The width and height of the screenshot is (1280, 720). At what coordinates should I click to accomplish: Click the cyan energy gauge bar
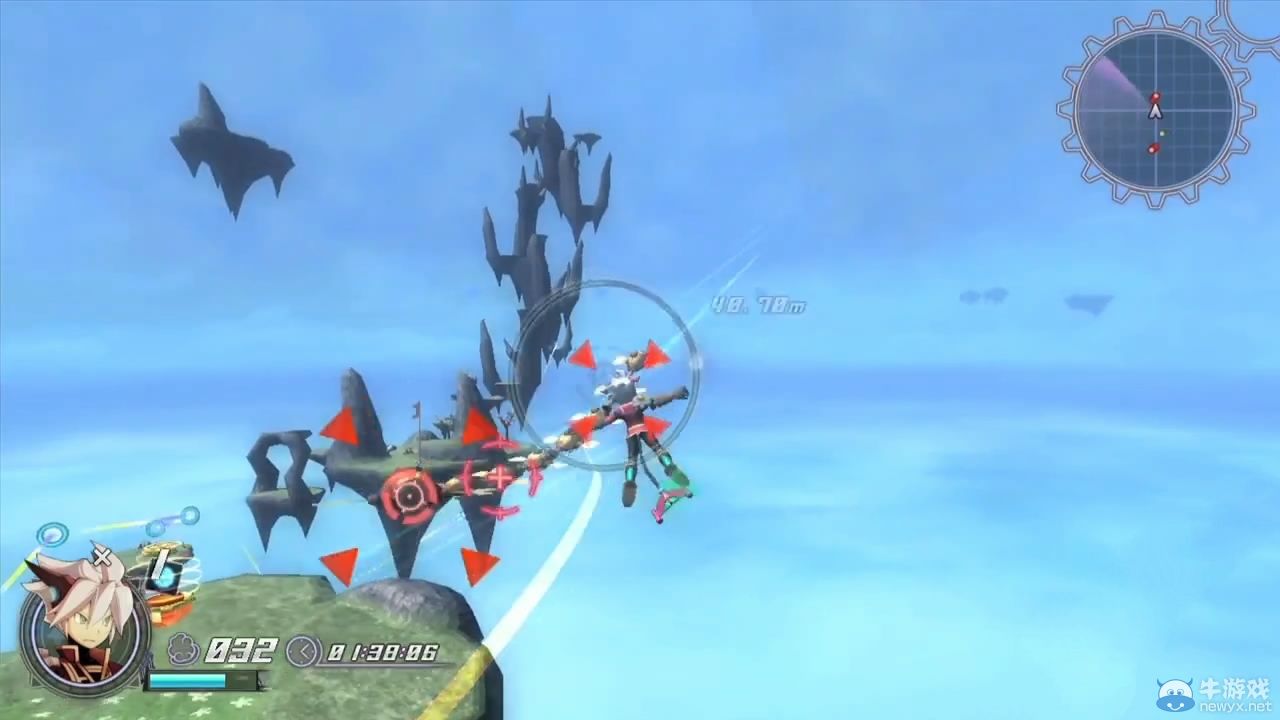[x=188, y=680]
